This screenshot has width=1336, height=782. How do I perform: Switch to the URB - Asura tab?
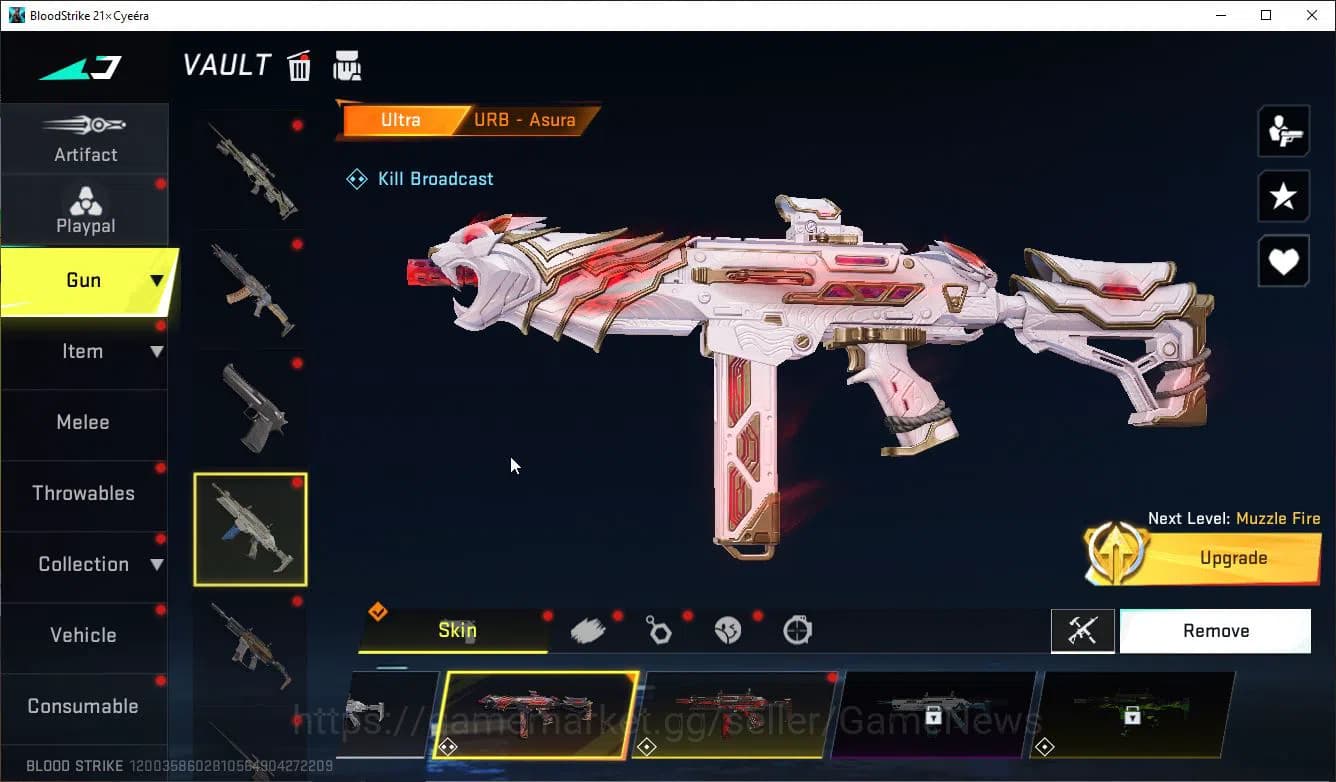pyautogui.click(x=524, y=120)
